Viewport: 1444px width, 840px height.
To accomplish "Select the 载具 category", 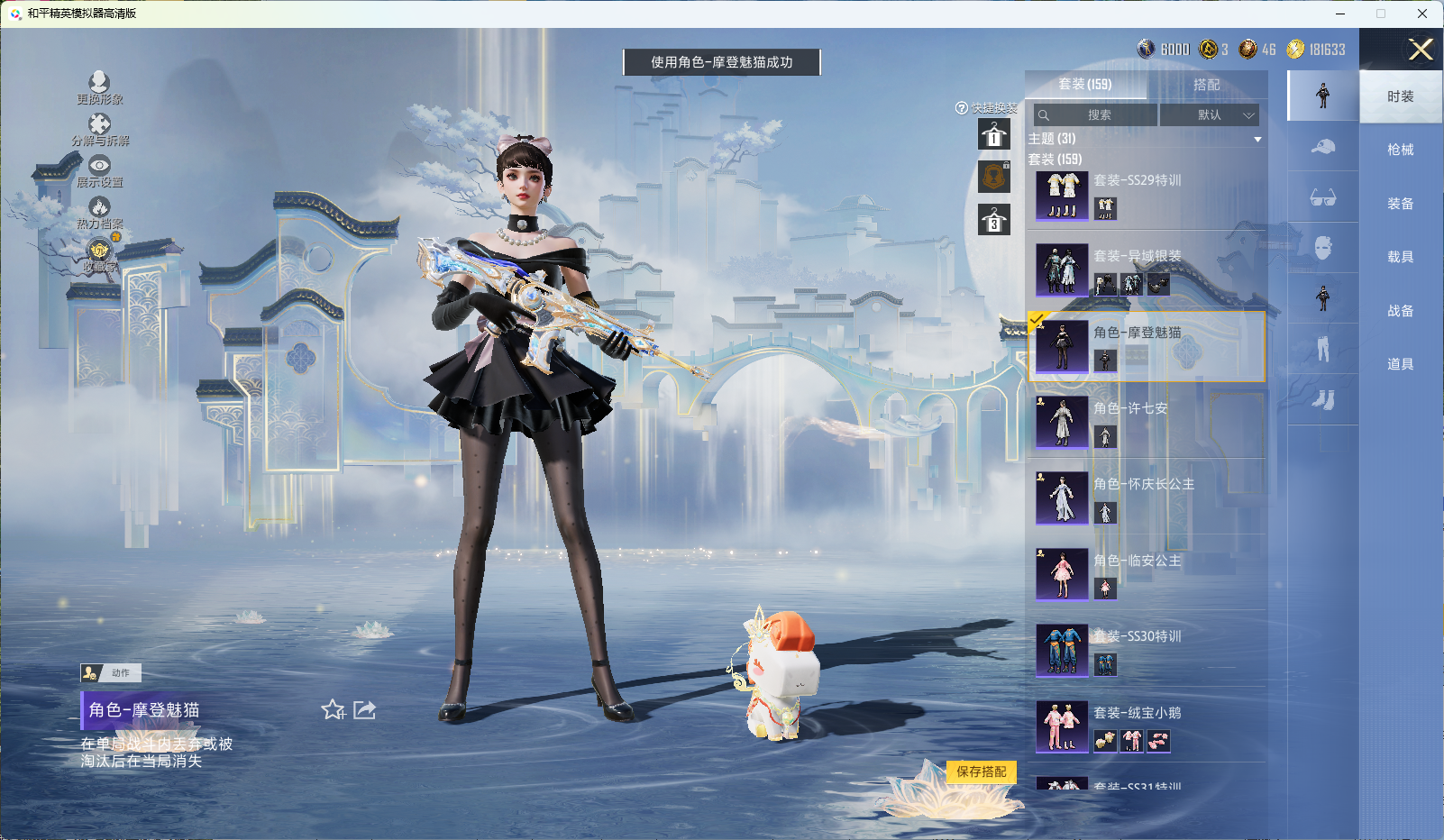I will click(x=1400, y=257).
